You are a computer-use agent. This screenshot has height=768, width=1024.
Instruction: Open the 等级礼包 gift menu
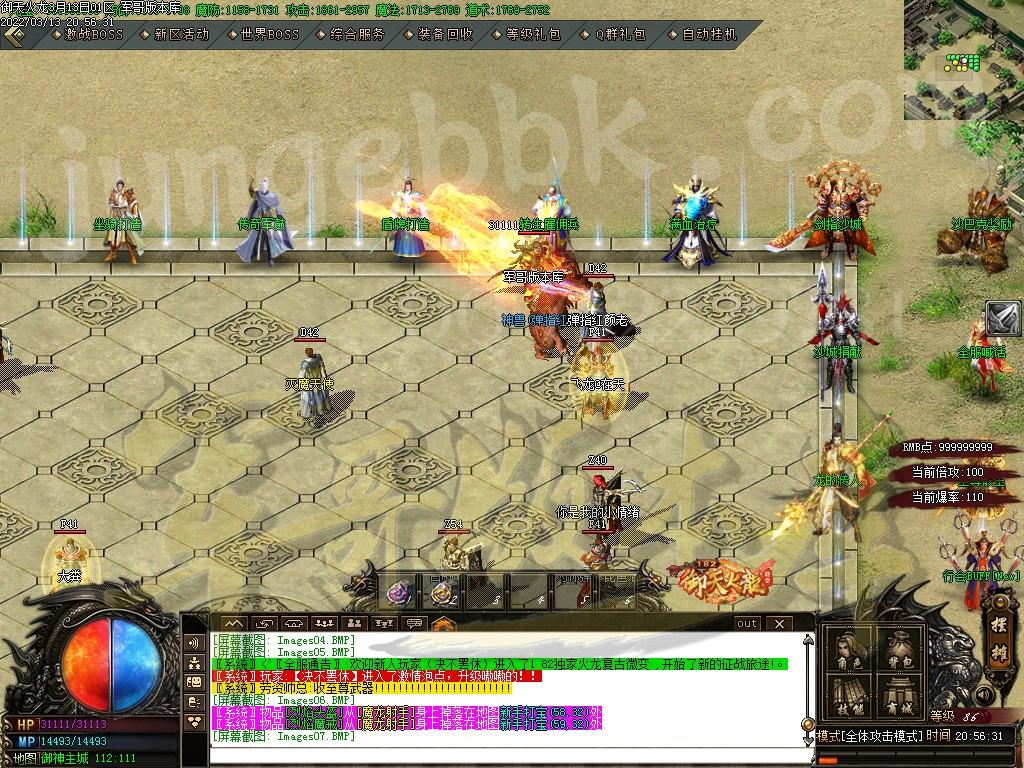532,34
